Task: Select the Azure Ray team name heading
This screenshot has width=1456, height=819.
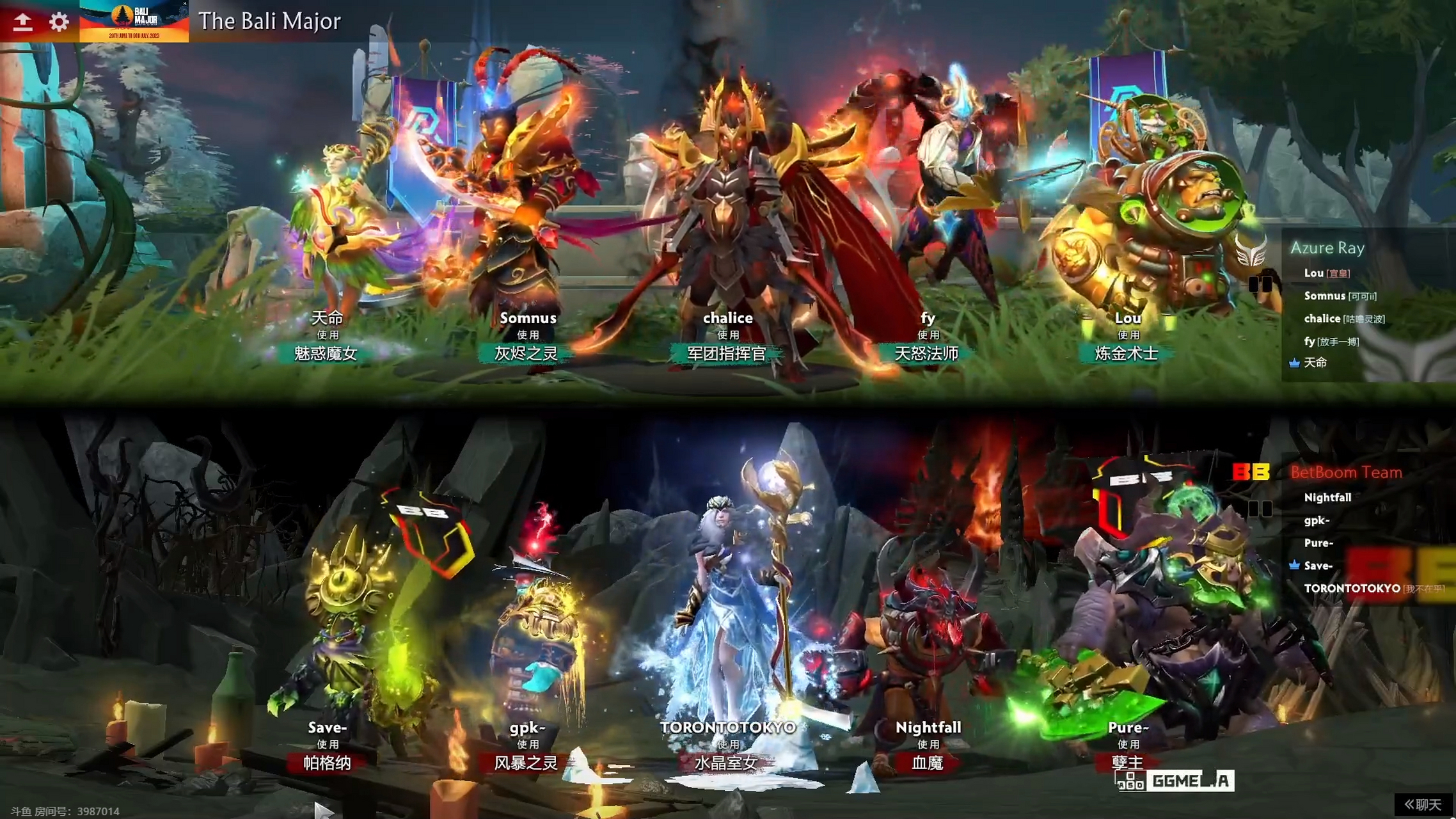Action: click(1326, 248)
